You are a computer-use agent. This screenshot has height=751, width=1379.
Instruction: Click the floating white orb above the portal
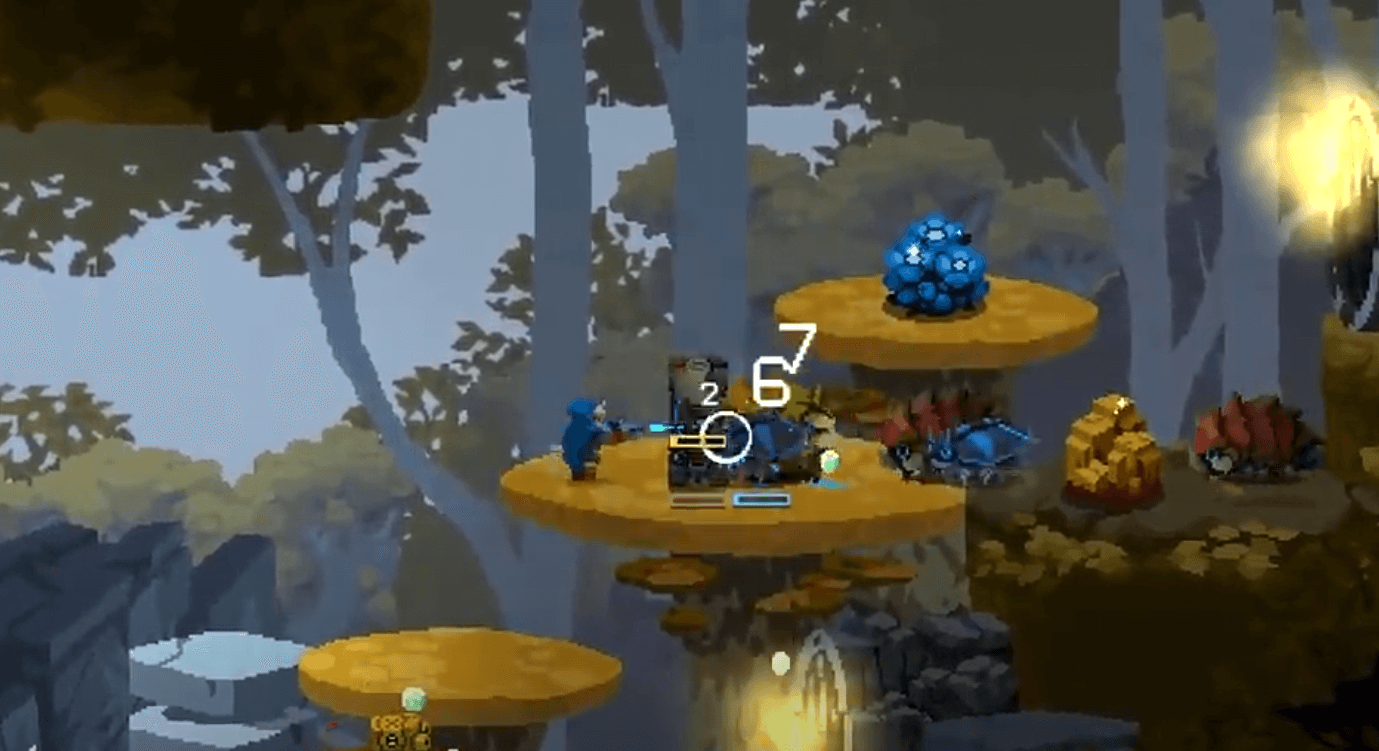(x=780, y=662)
